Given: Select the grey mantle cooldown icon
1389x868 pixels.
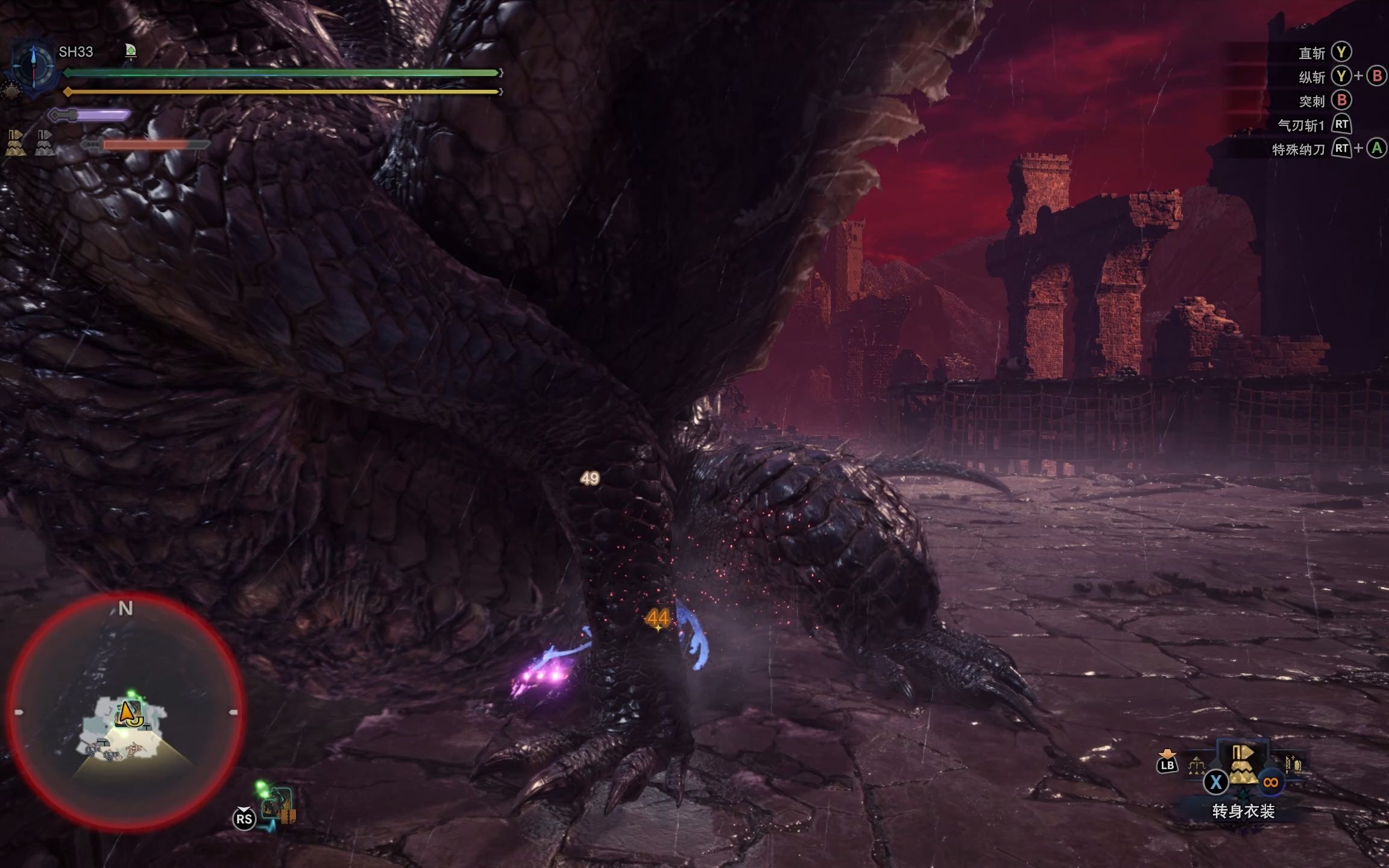Looking at the screenshot, I should [x=45, y=143].
